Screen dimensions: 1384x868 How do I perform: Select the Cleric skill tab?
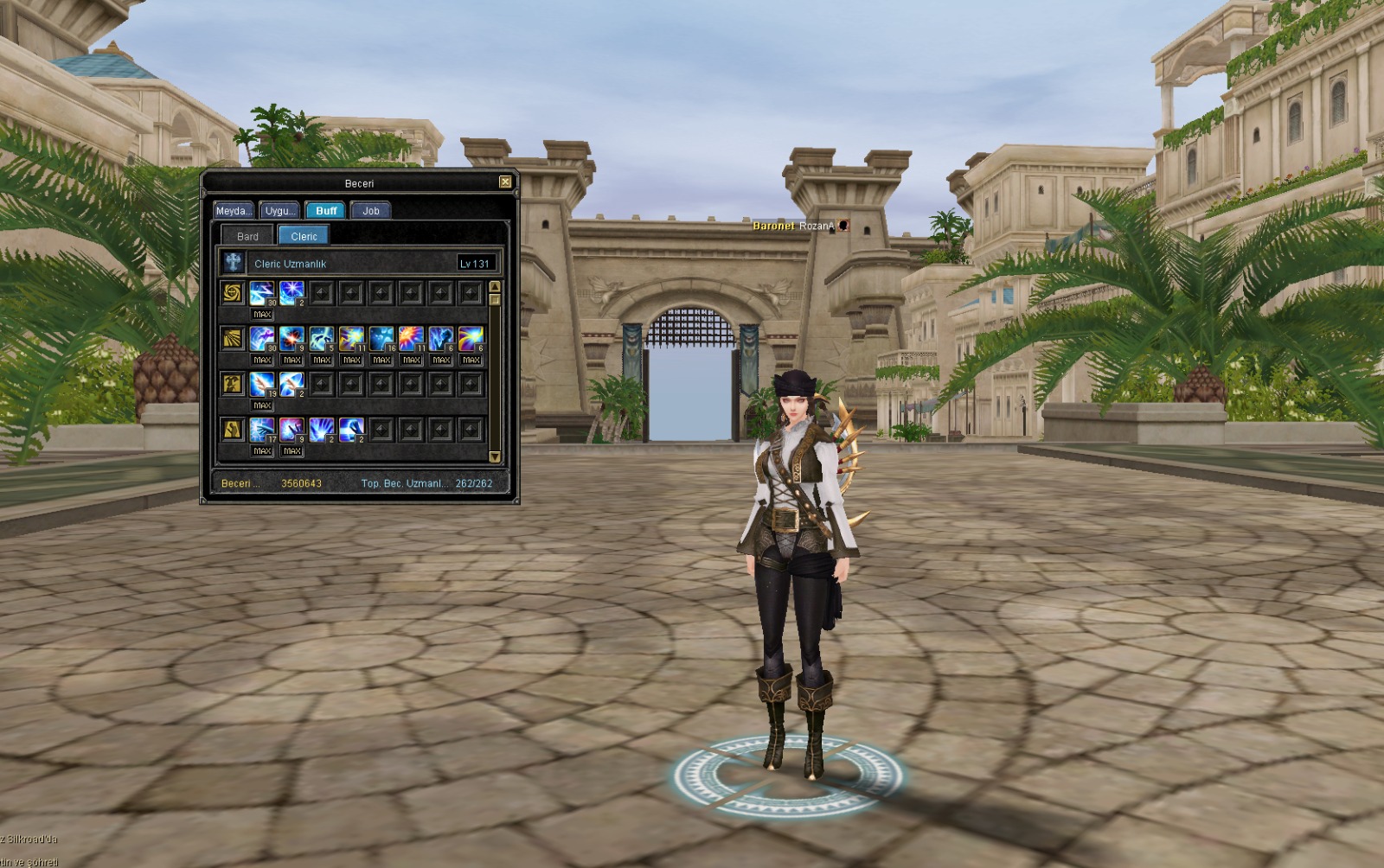pos(304,236)
